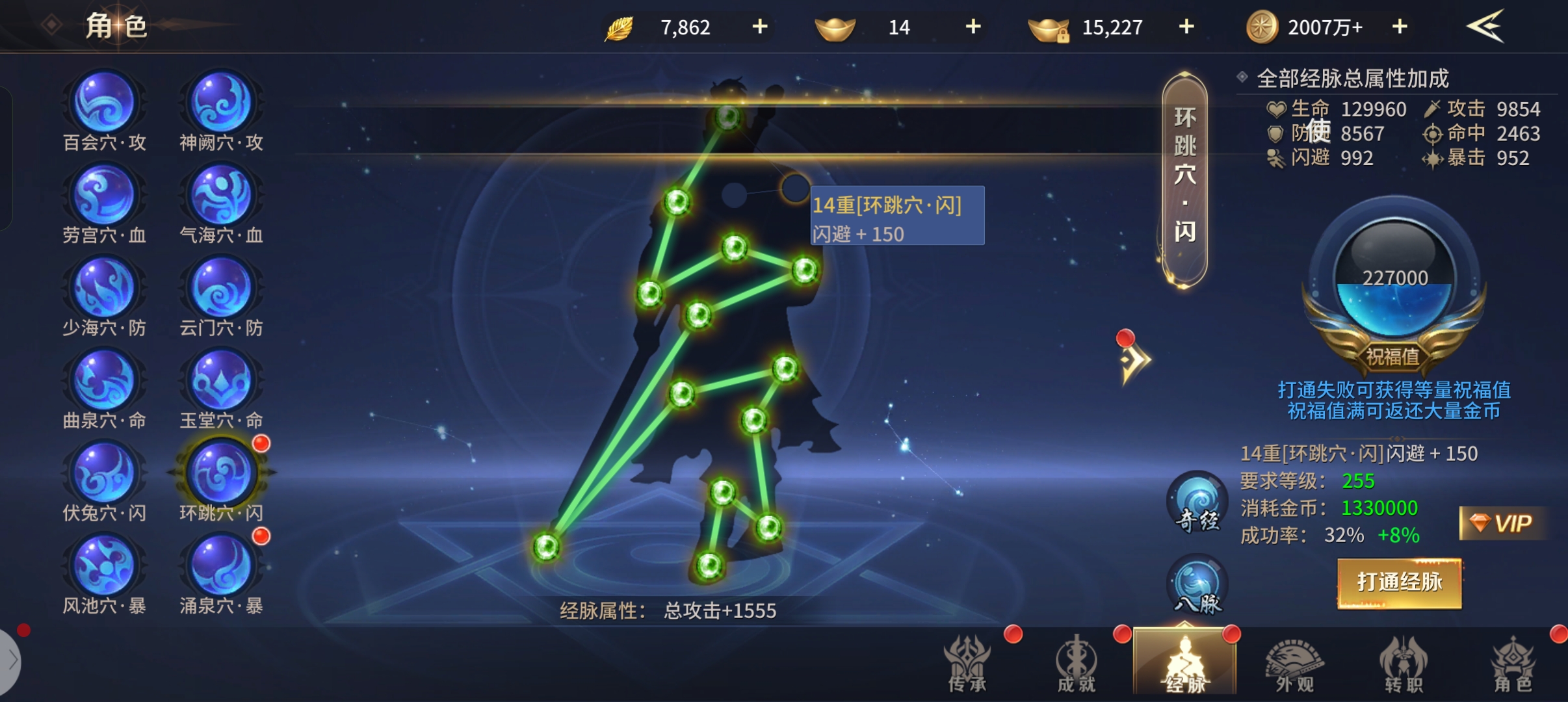Viewport: 1568px width, 702px height.
Task: Go back using the top-right arrow
Action: point(1485,26)
